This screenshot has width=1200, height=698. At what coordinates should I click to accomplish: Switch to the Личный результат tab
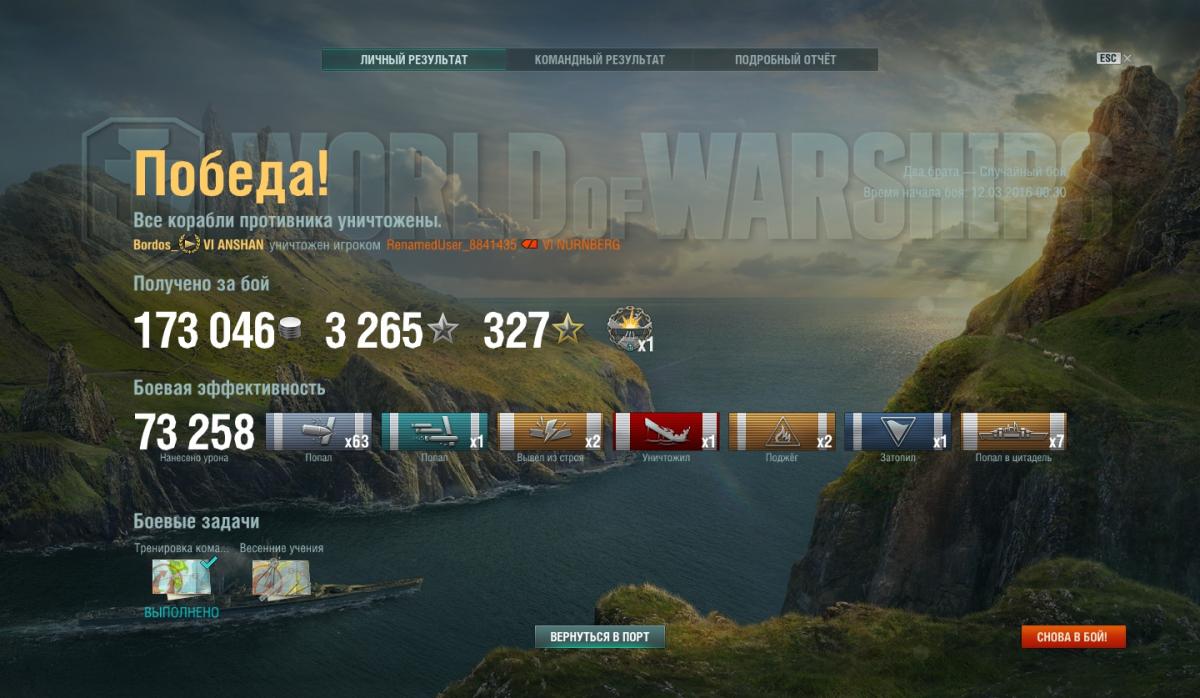[x=413, y=60]
